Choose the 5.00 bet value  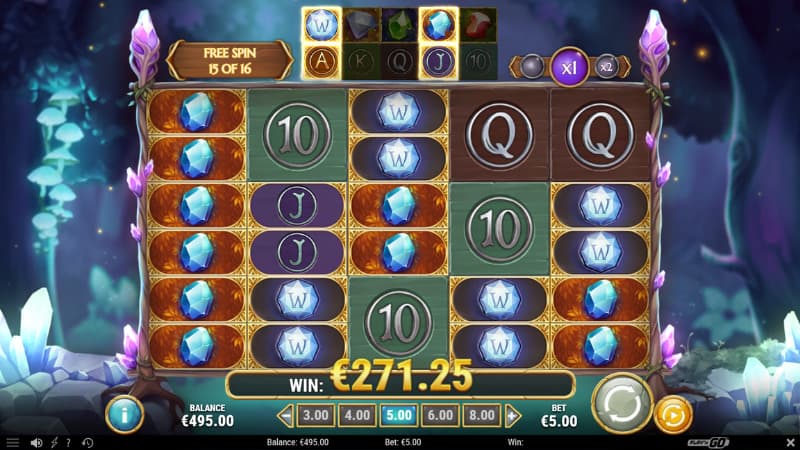(x=399, y=415)
